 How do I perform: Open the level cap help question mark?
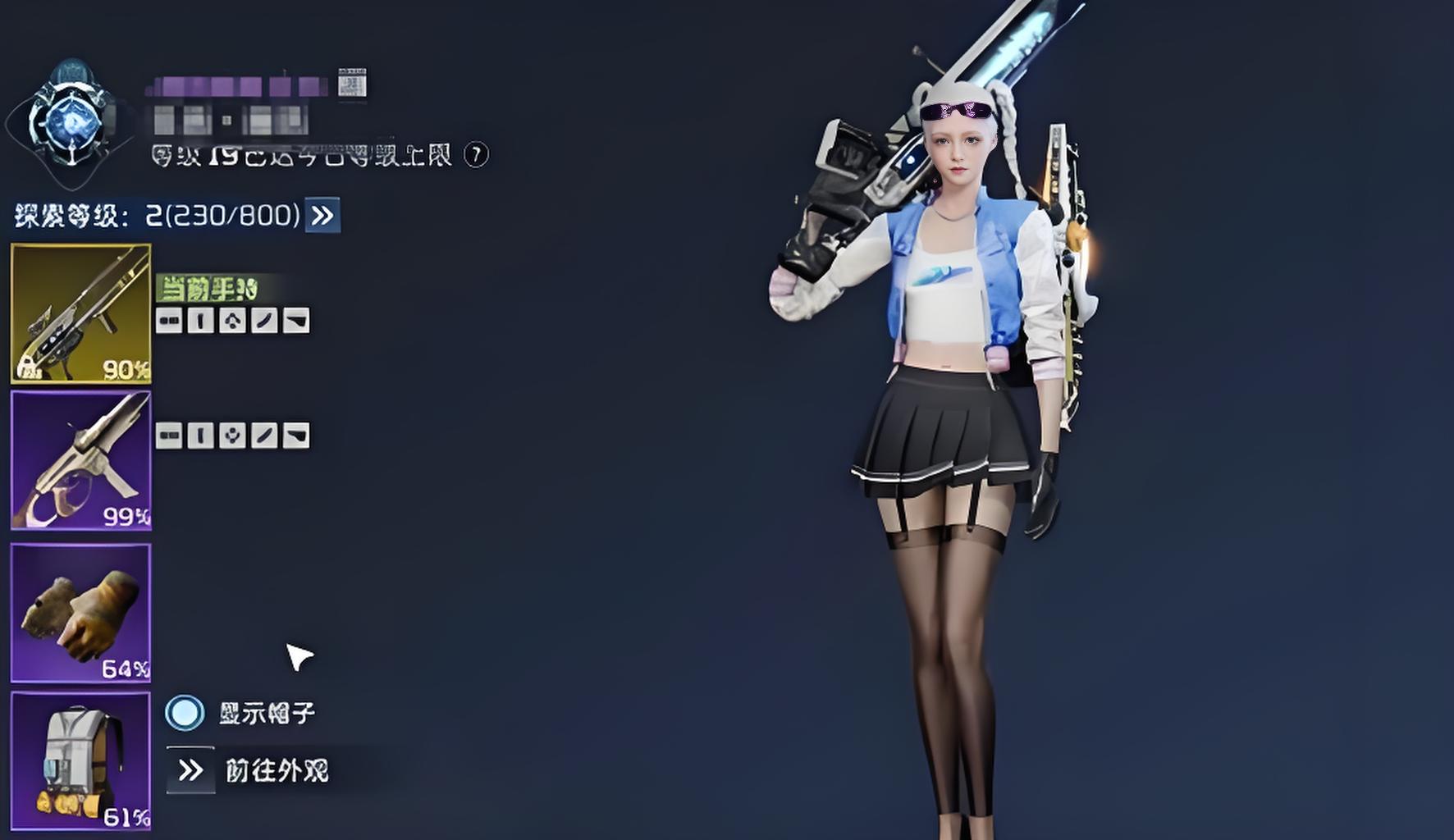click(476, 154)
